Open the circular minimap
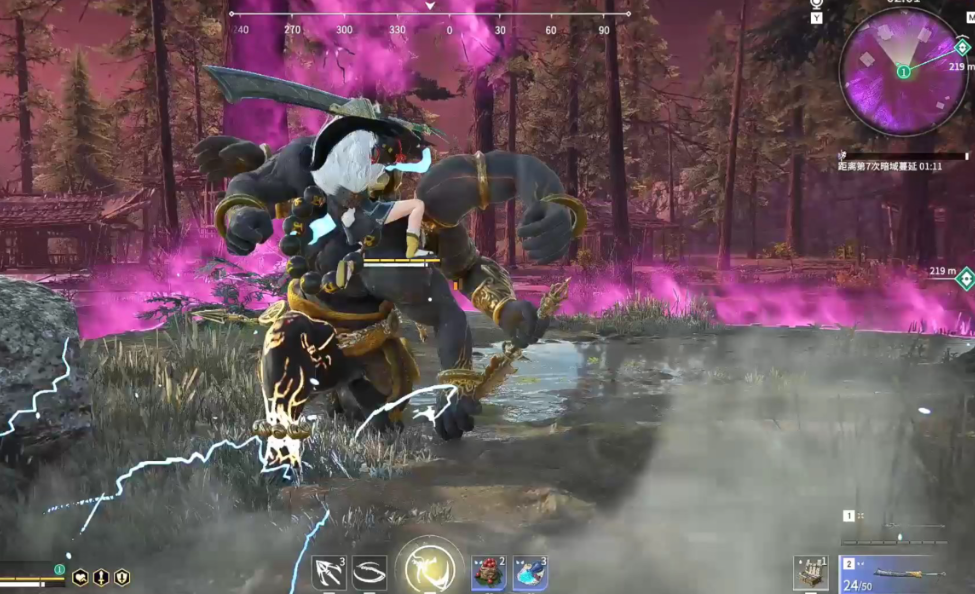The height and width of the screenshot is (594, 975). coord(903,71)
